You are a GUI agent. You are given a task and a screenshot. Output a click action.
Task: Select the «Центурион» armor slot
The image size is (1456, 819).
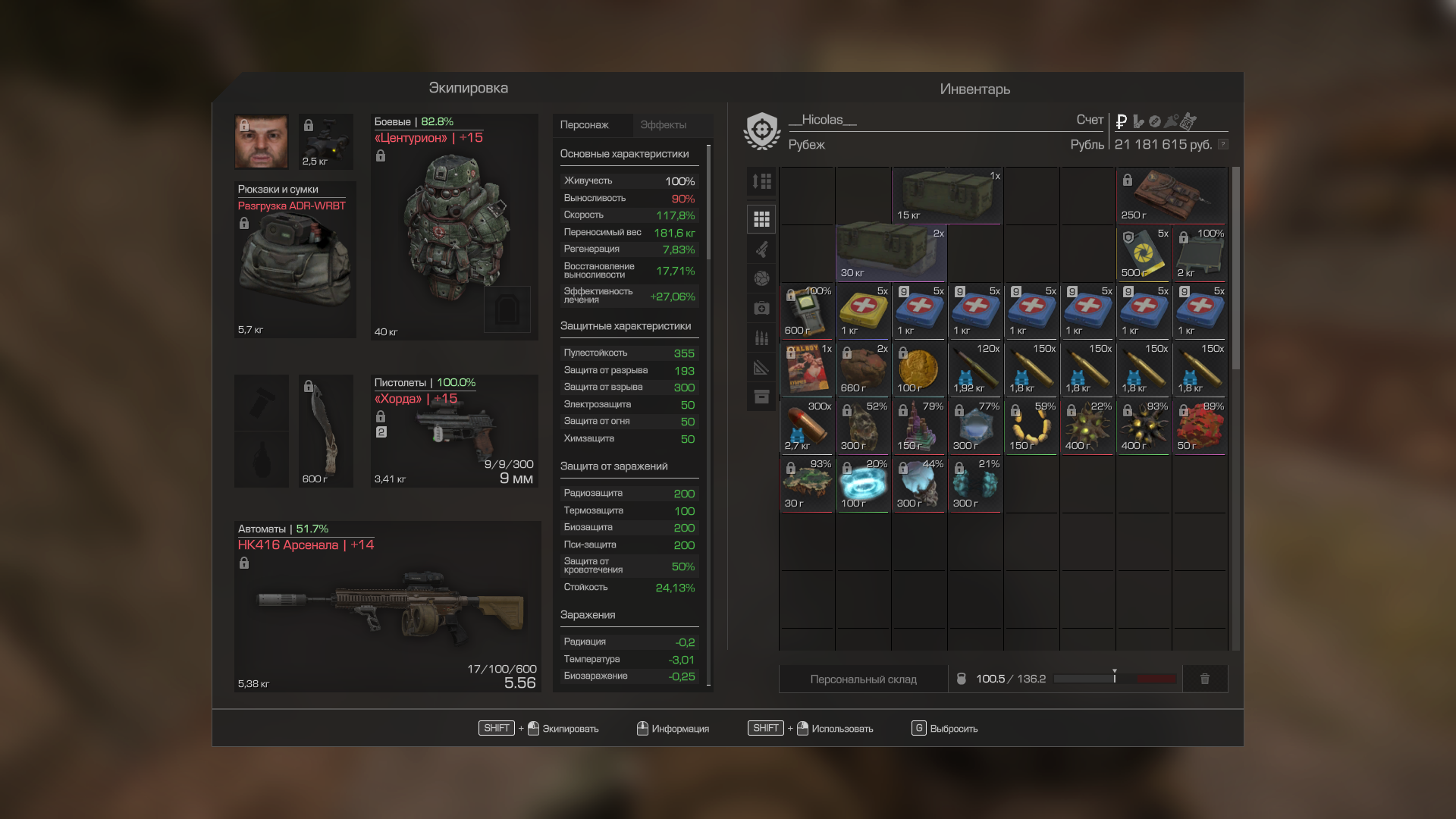tap(454, 227)
